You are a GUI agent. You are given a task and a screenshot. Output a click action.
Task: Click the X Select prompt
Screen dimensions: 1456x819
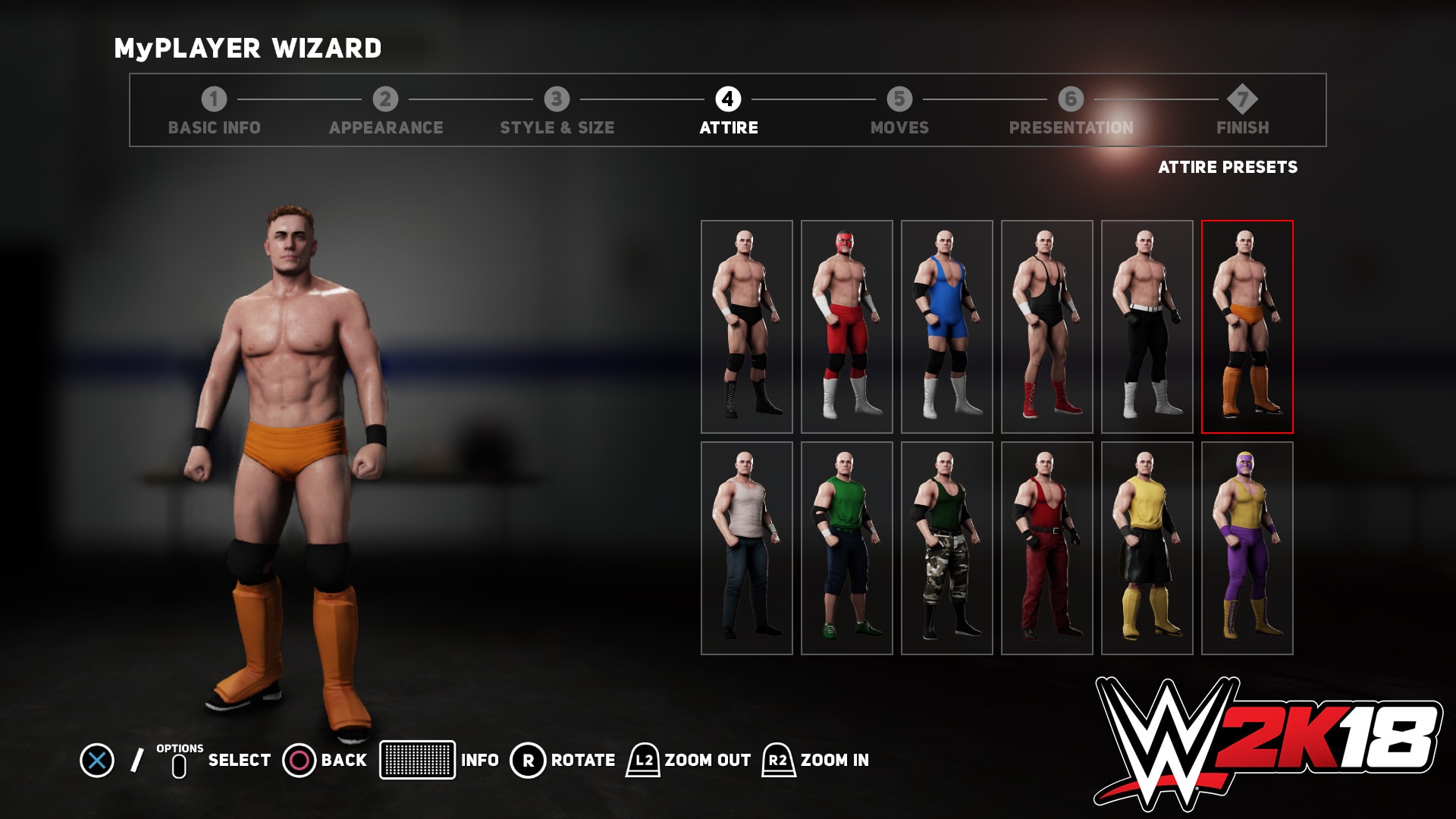coord(99,759)
